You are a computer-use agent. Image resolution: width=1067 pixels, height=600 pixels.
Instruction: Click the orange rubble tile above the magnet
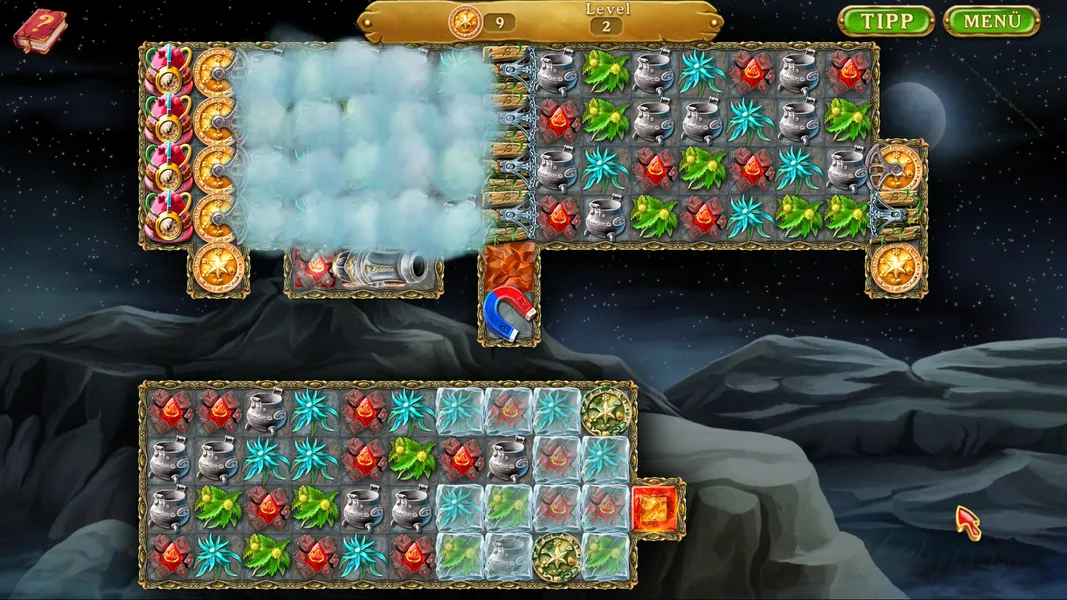pos(510,265)
